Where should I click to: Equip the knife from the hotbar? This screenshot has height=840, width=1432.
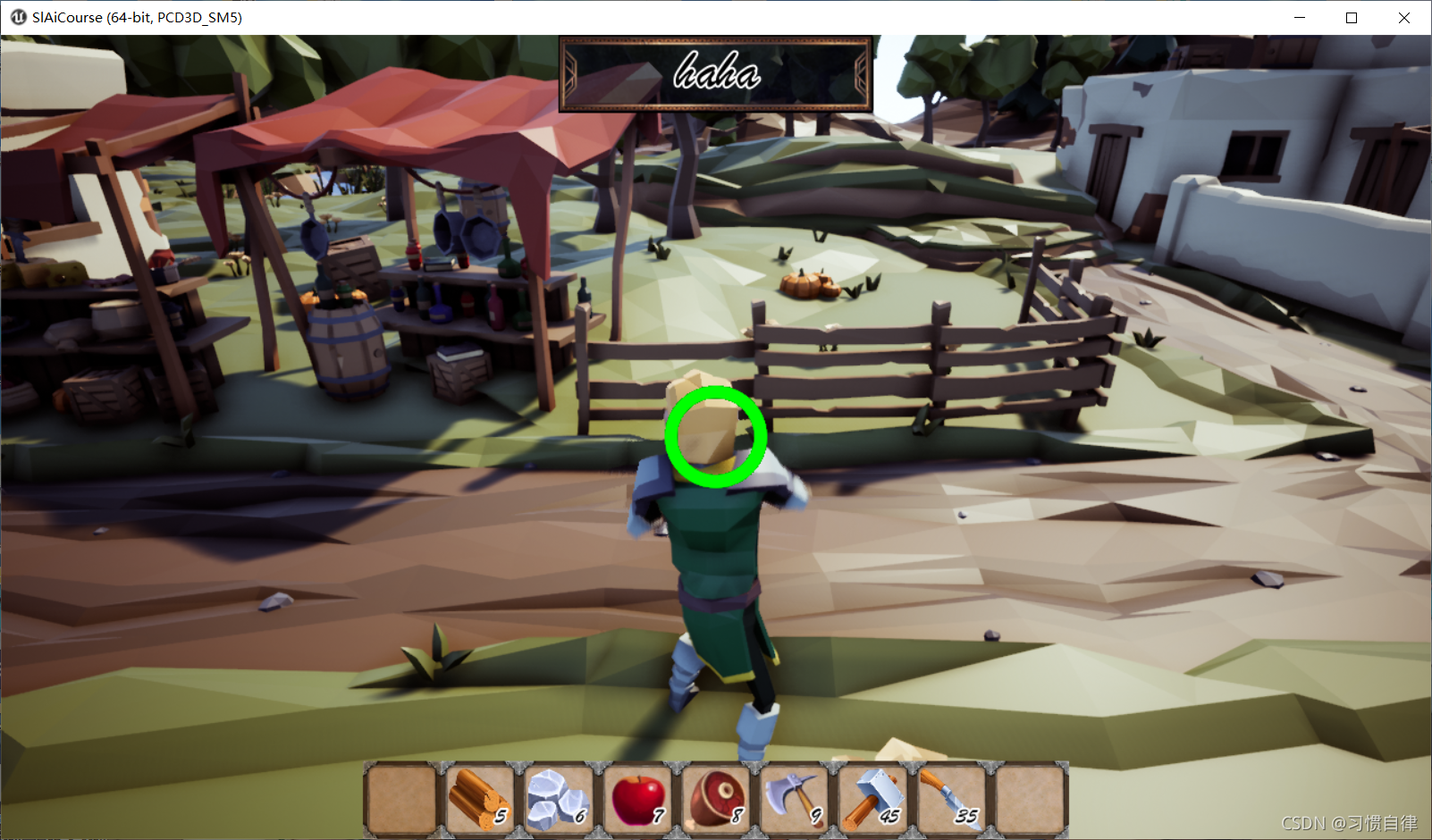[x=950, y=798]
